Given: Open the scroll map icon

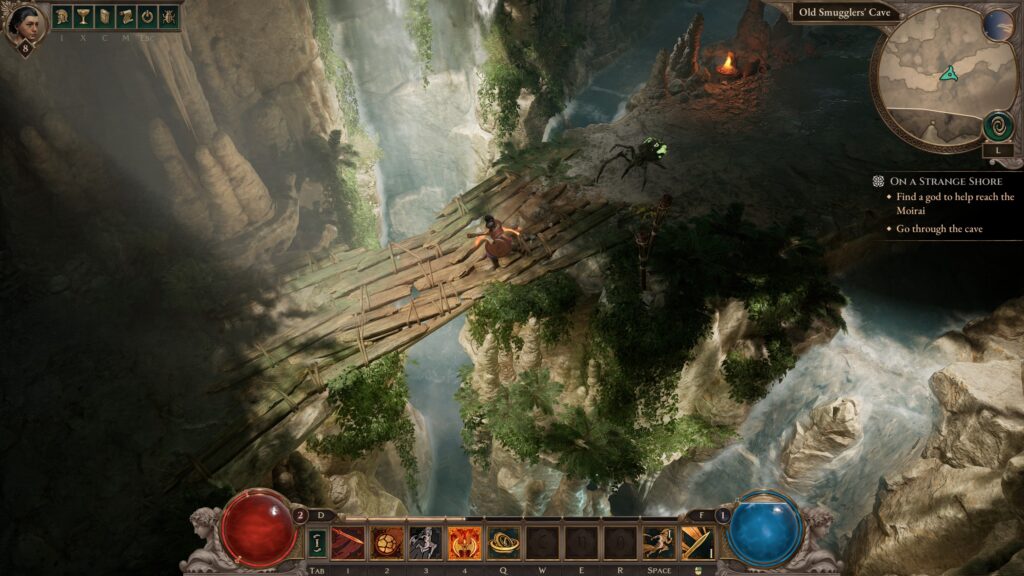Looking at the screenshot, I should pos(125,17).
